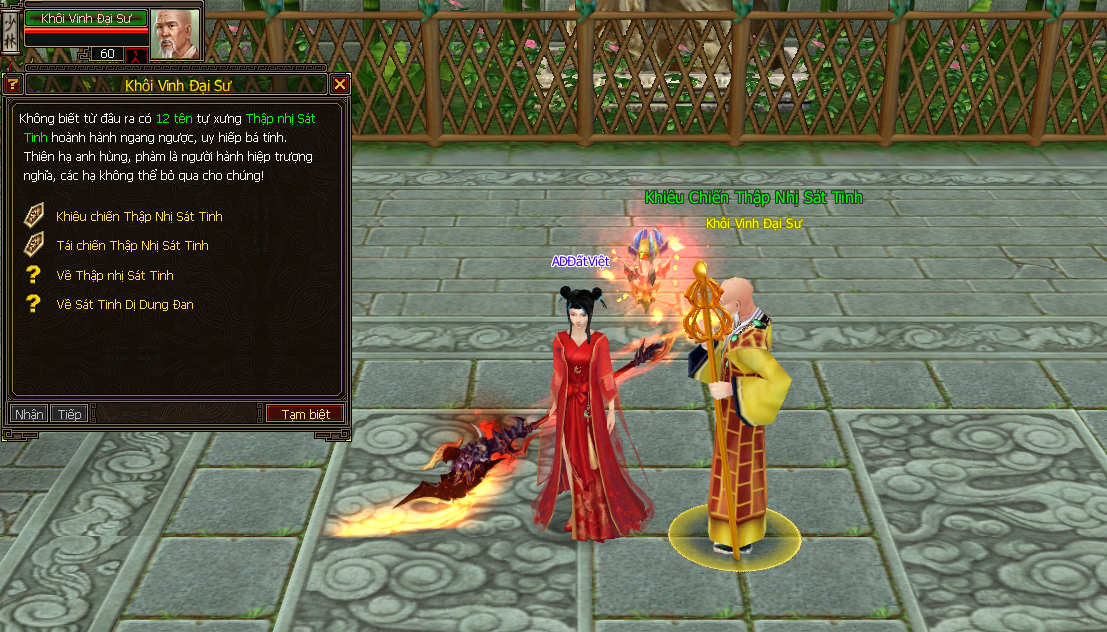Ask "Về Sát Tinh Dị Dung Đan"
Viewport: 1107px width, 632px height.
pos(125,304)
